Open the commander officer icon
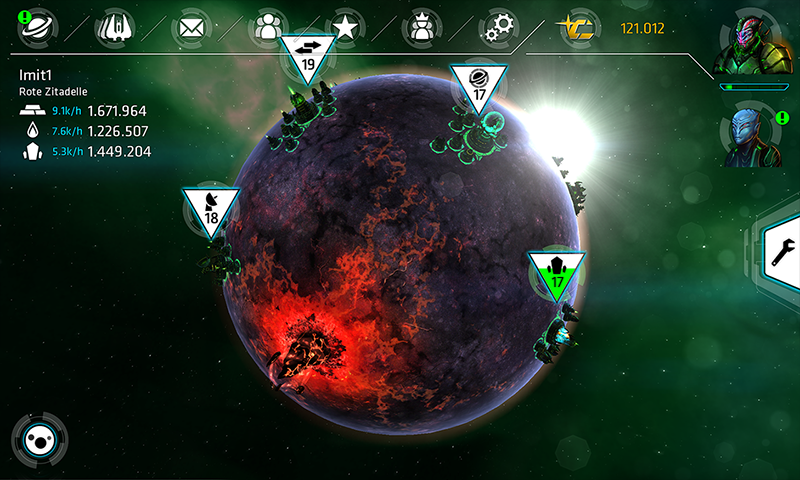This screenshot has width=800, height=480. pyautogui.click(x=422, y=28)
